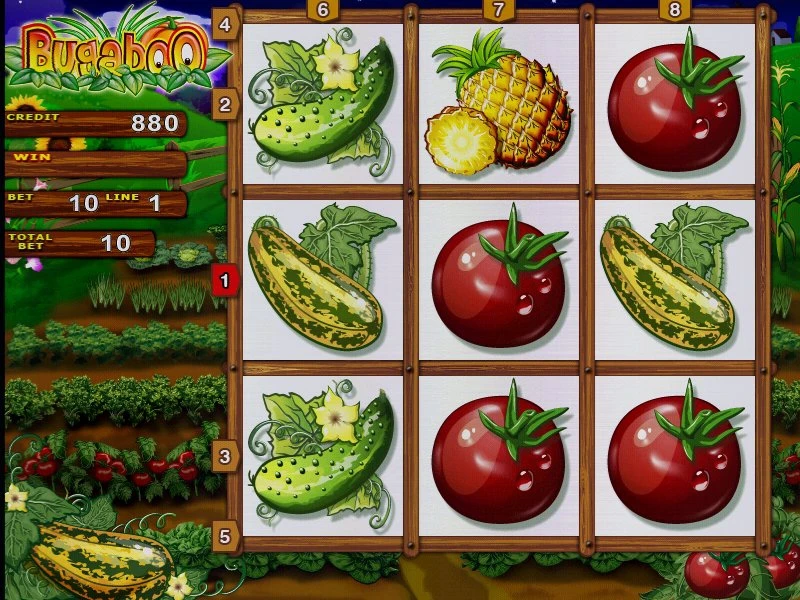Viewport: 800px width, 600px height.
Task: Select the red payline 1 marker
Action: [x=224, y=281]
